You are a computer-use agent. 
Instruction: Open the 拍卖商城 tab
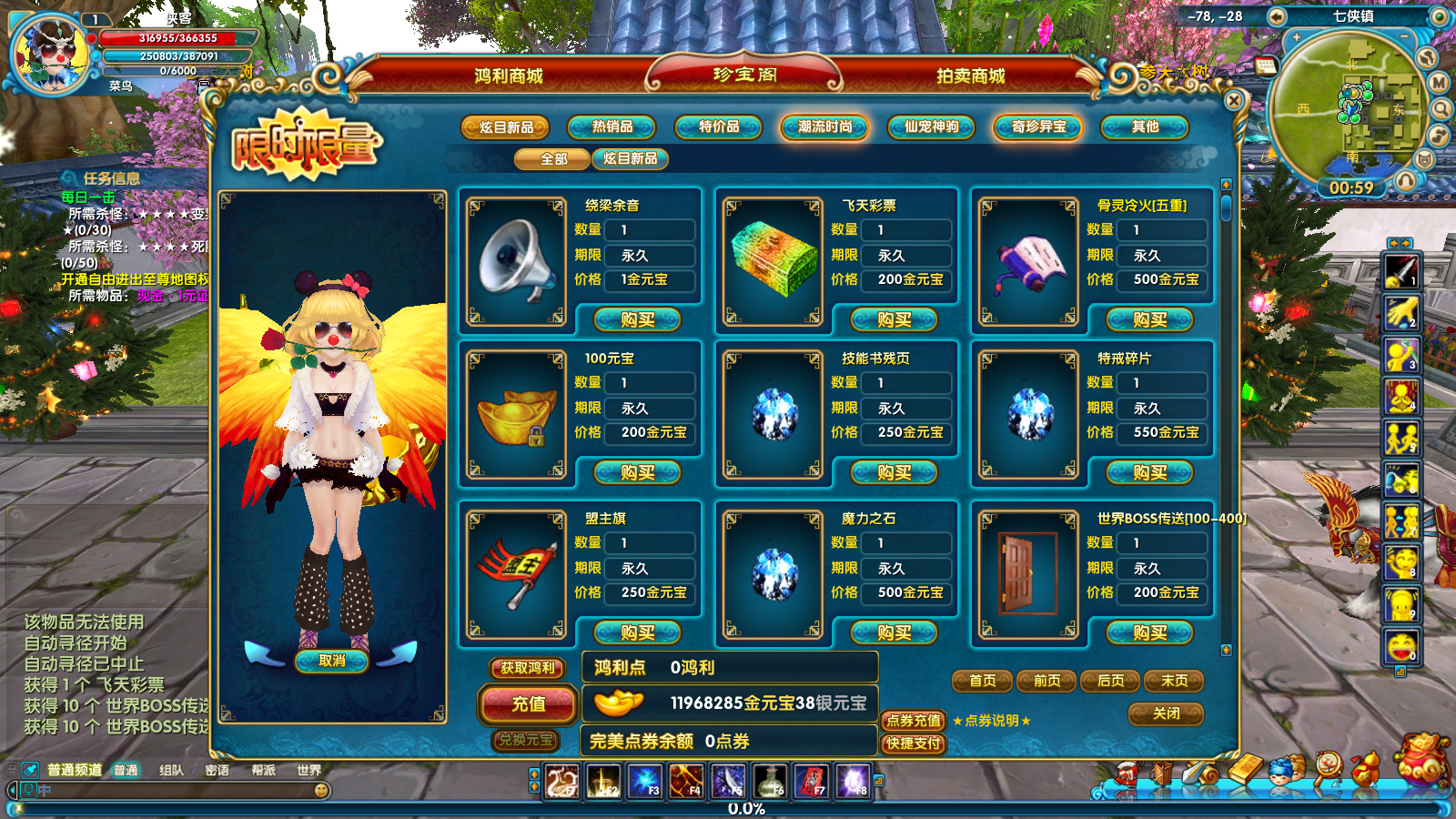[x=970, y=76]
